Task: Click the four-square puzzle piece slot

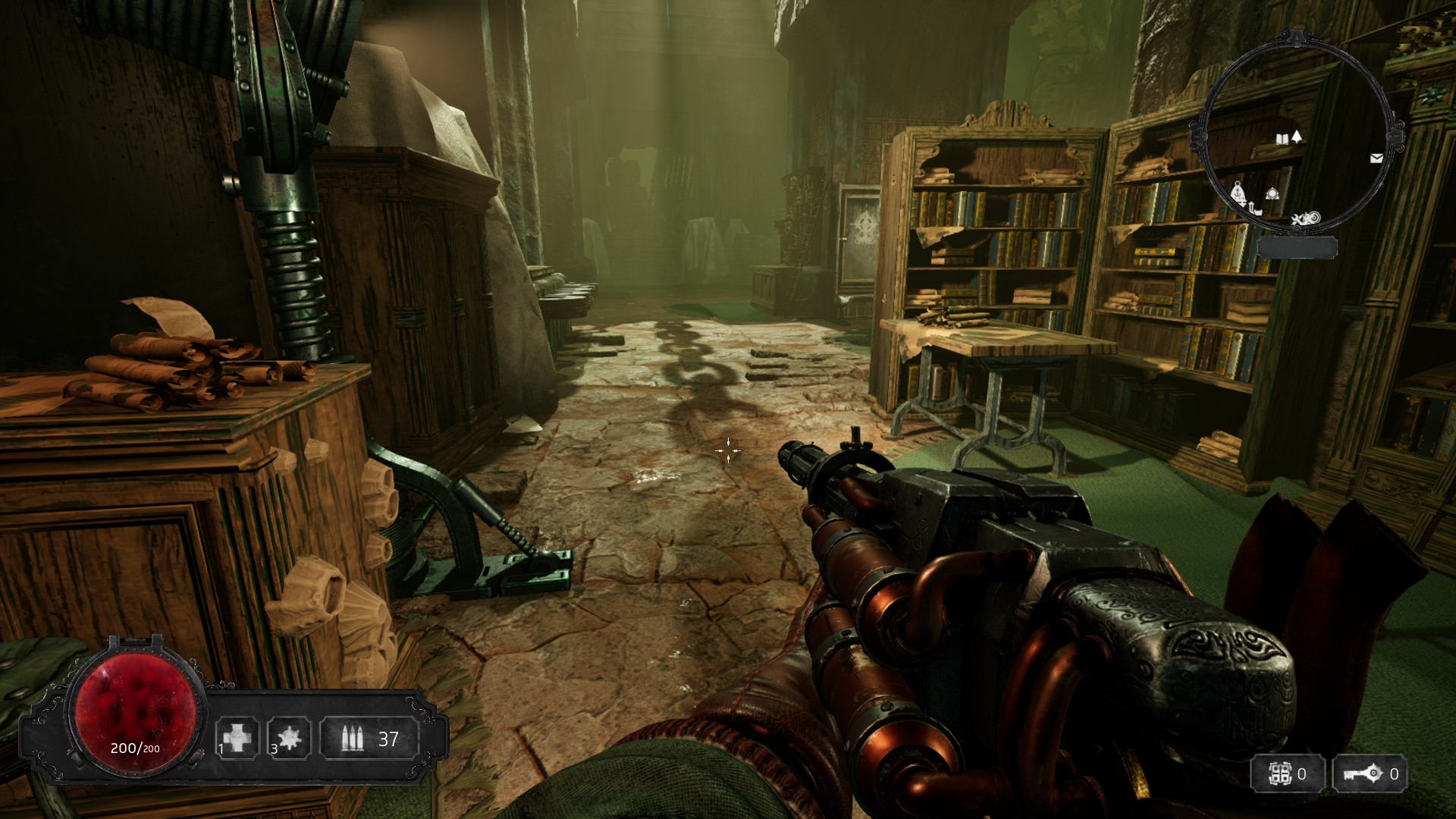Action: pos(1288,773)
